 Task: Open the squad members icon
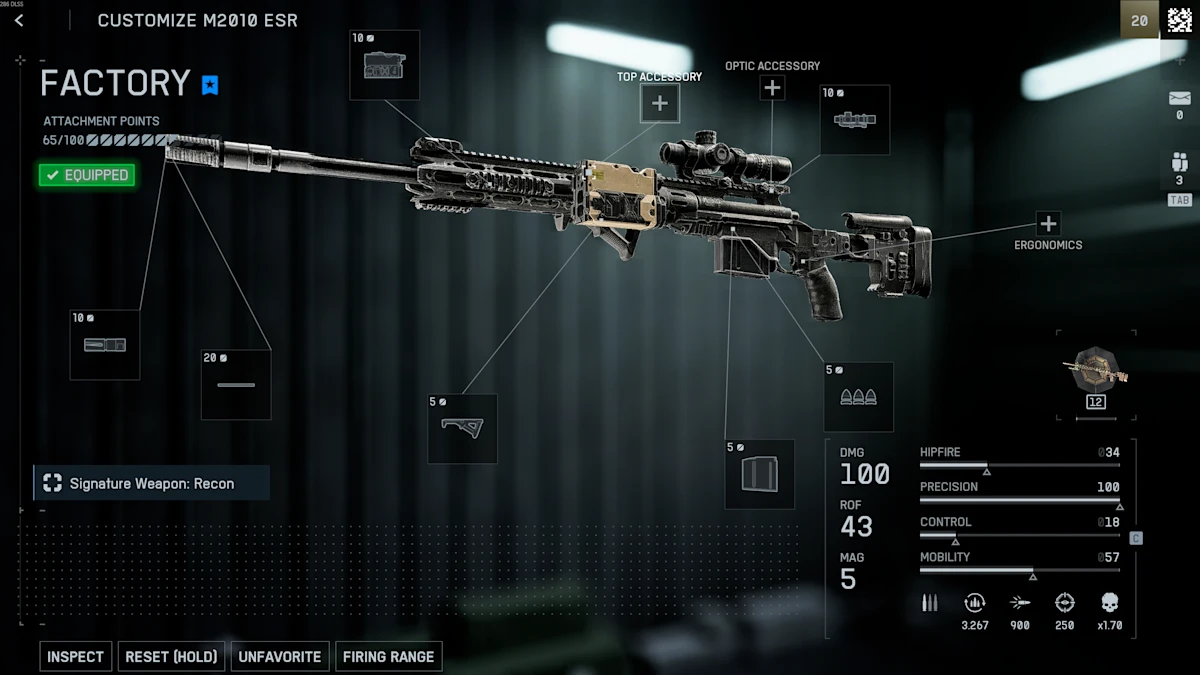coord(1179,163)
